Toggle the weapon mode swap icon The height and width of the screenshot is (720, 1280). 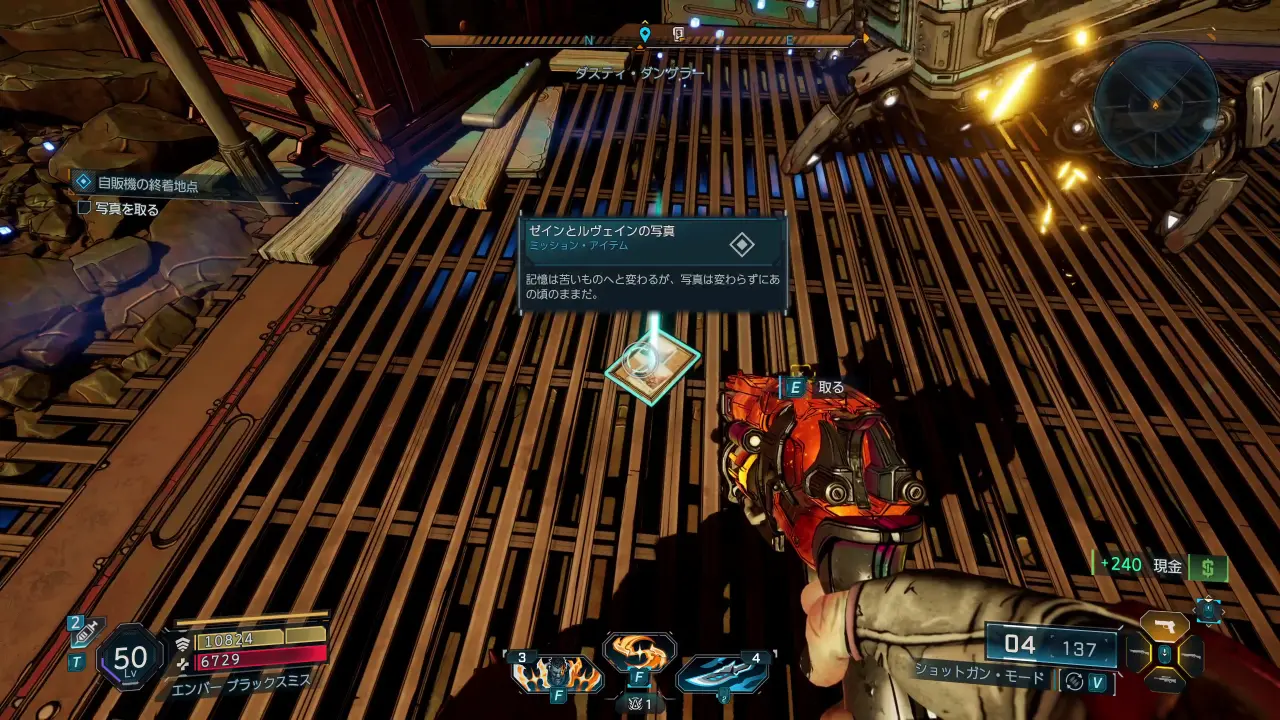1075,681
